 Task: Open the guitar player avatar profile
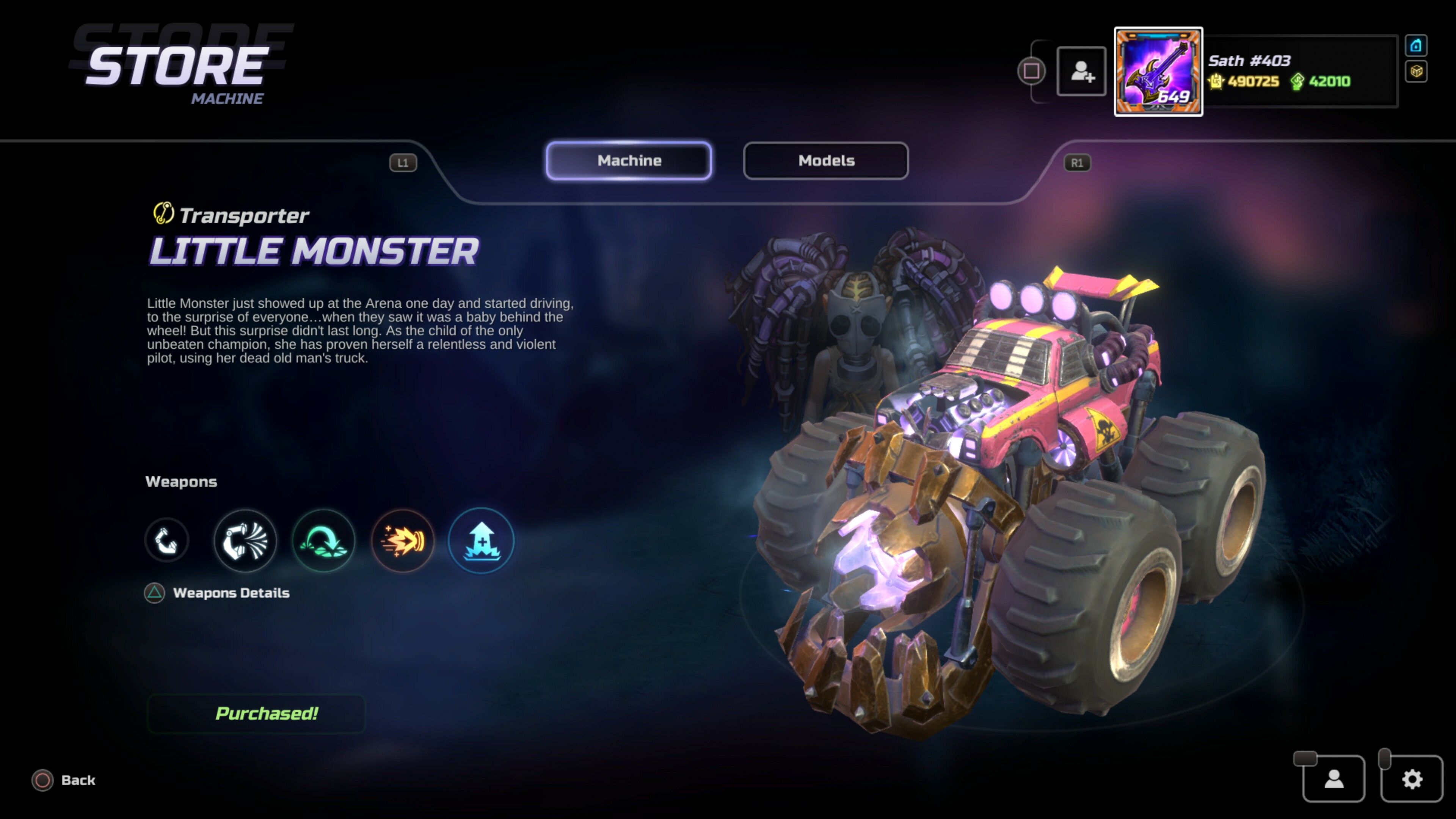1158,72
